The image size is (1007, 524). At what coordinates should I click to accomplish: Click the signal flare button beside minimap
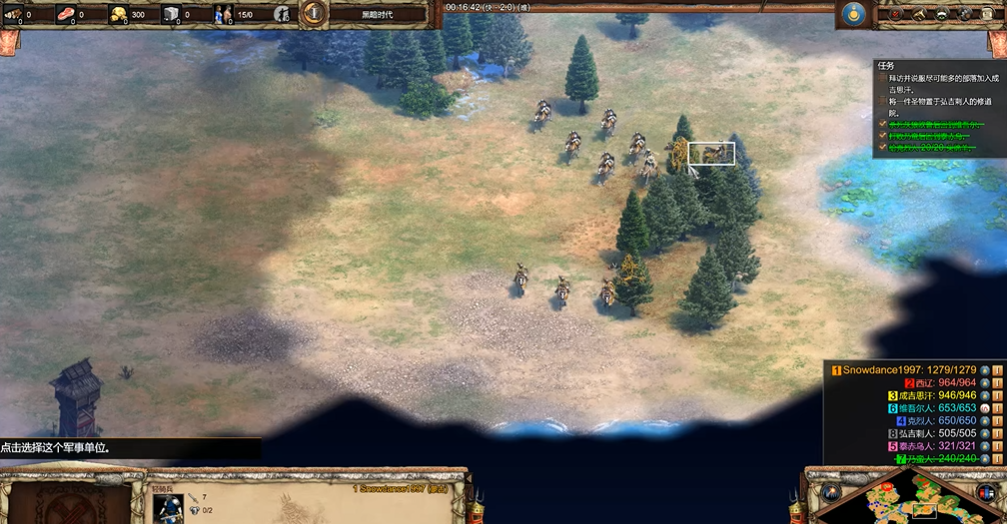coord(832,492)
